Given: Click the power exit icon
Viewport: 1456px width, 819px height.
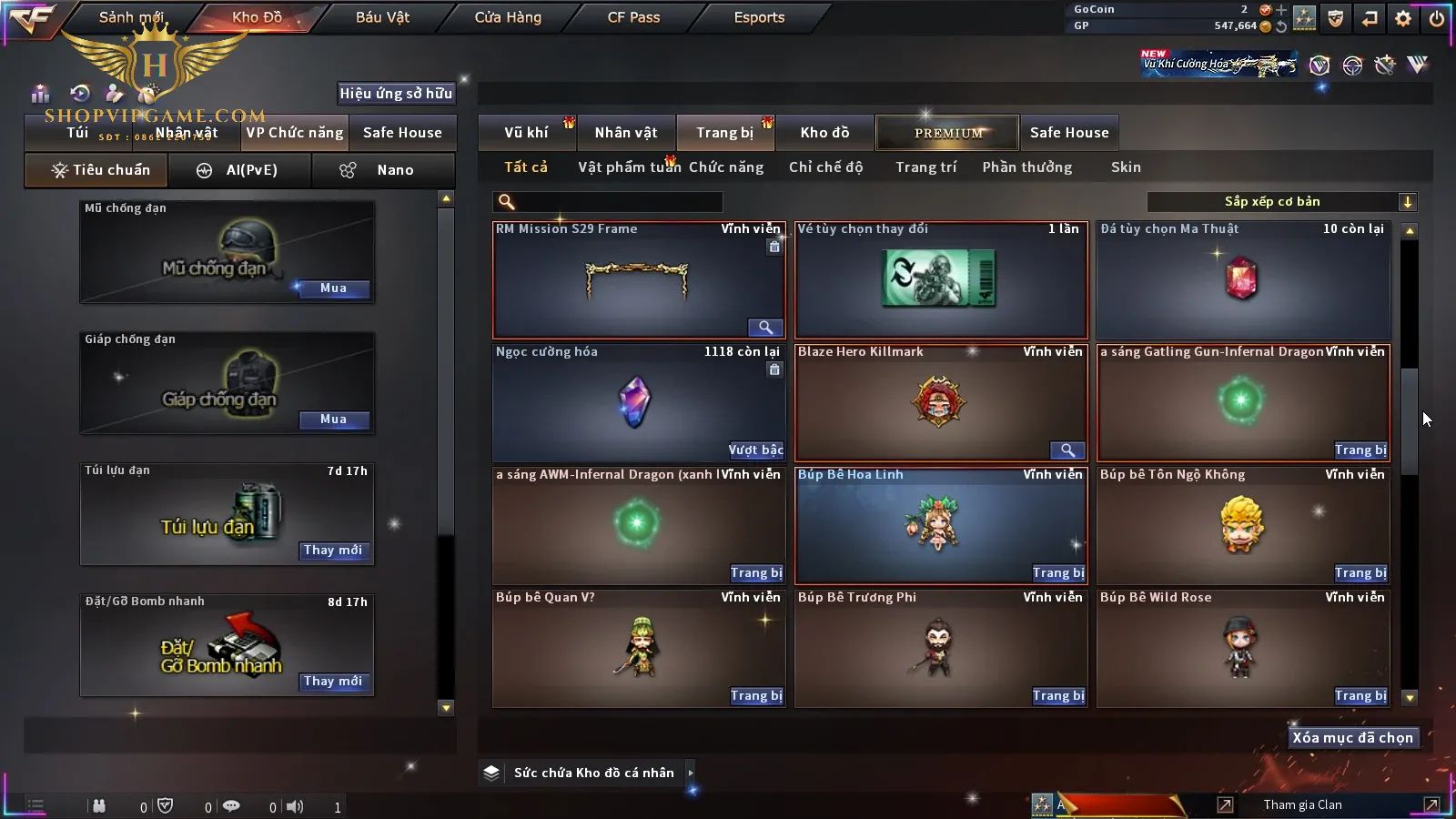Looking at the screenshot, I should pos(1437,18).
